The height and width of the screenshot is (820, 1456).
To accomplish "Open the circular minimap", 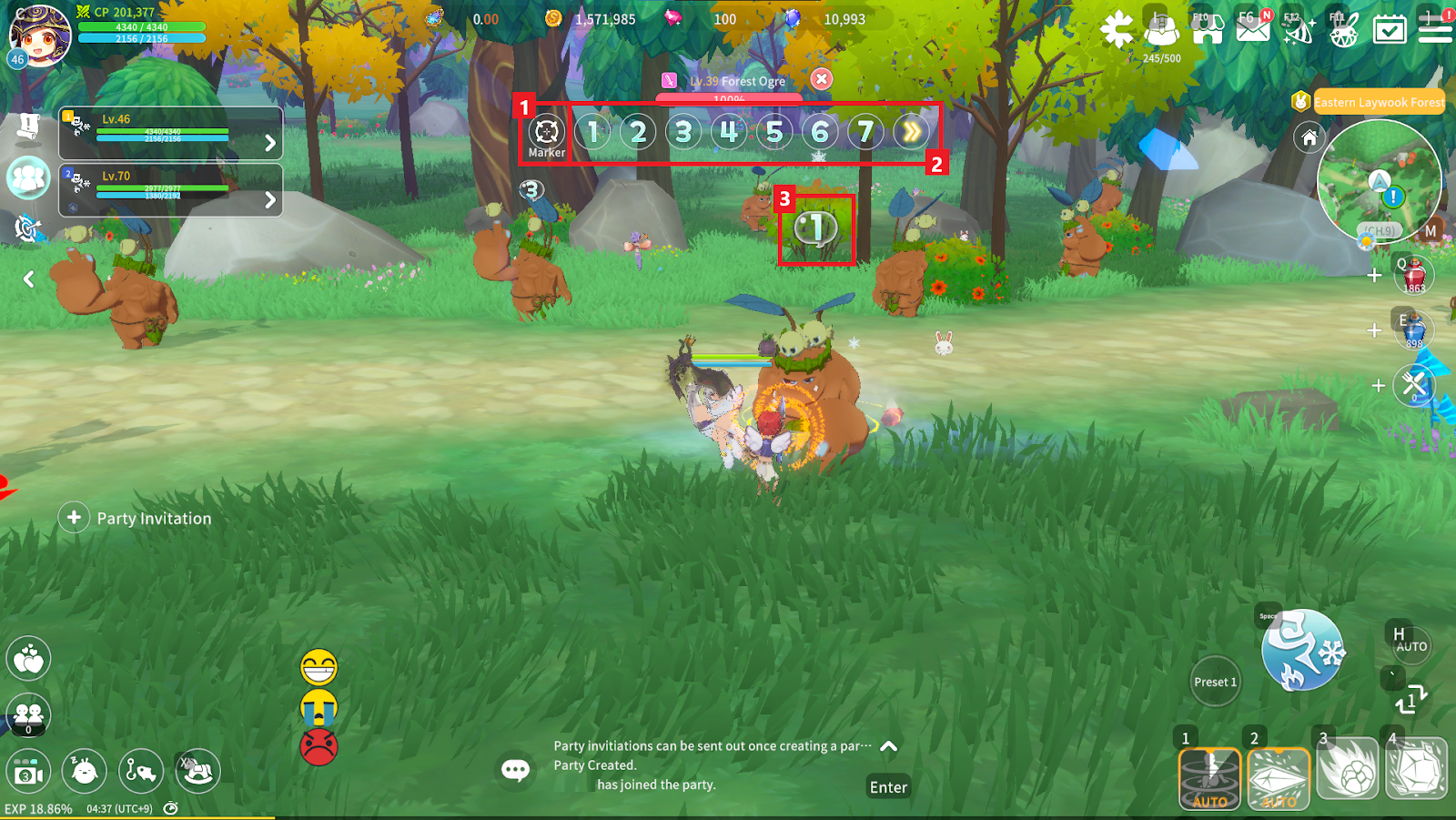I will point(1378,184).
